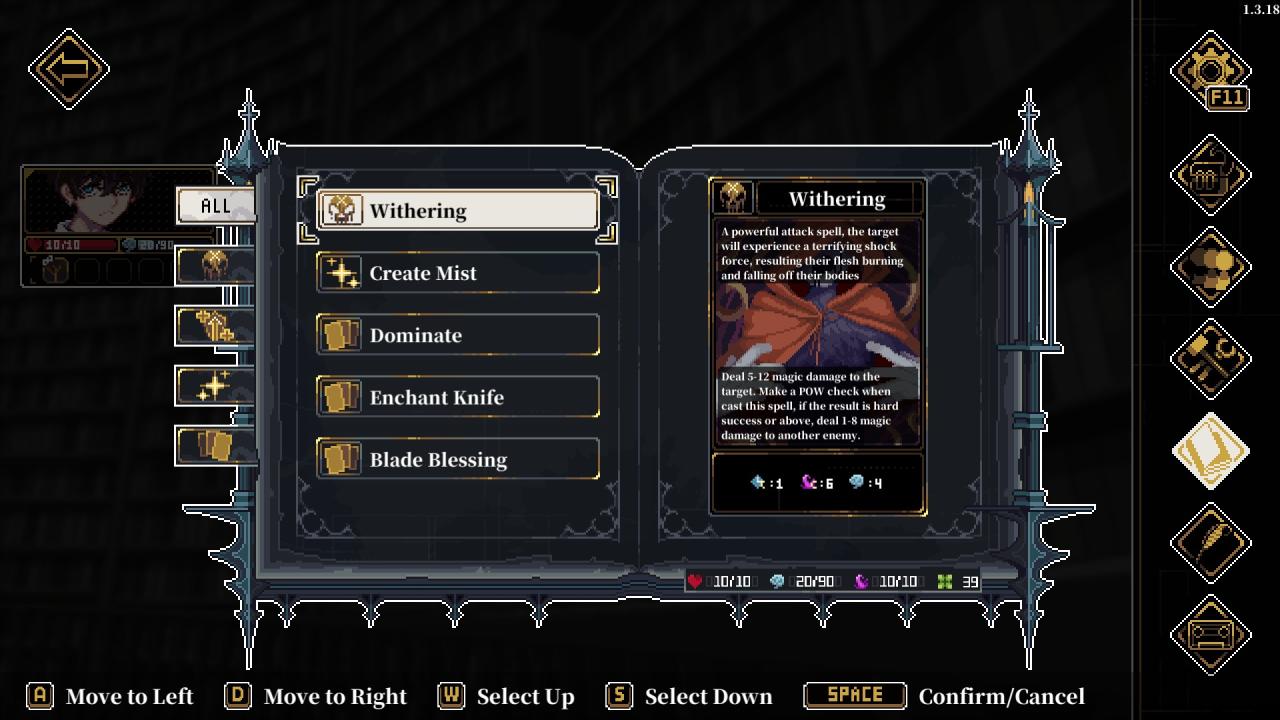Select Blade Blessing in the spellbook
This screenshot has height=720, width=1280.
(x=458, y=459)
